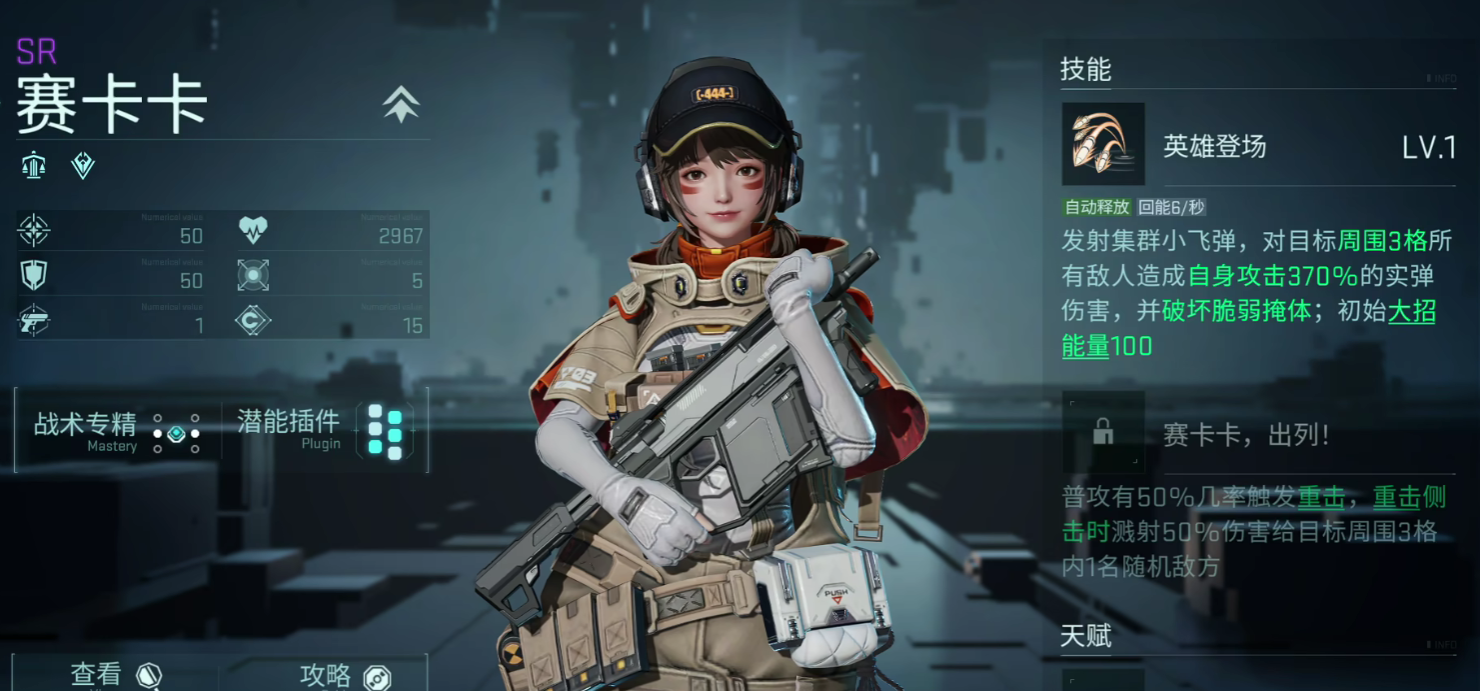Show the 破坏脆弱掩体 keyword details

(x=1236, y=311)
